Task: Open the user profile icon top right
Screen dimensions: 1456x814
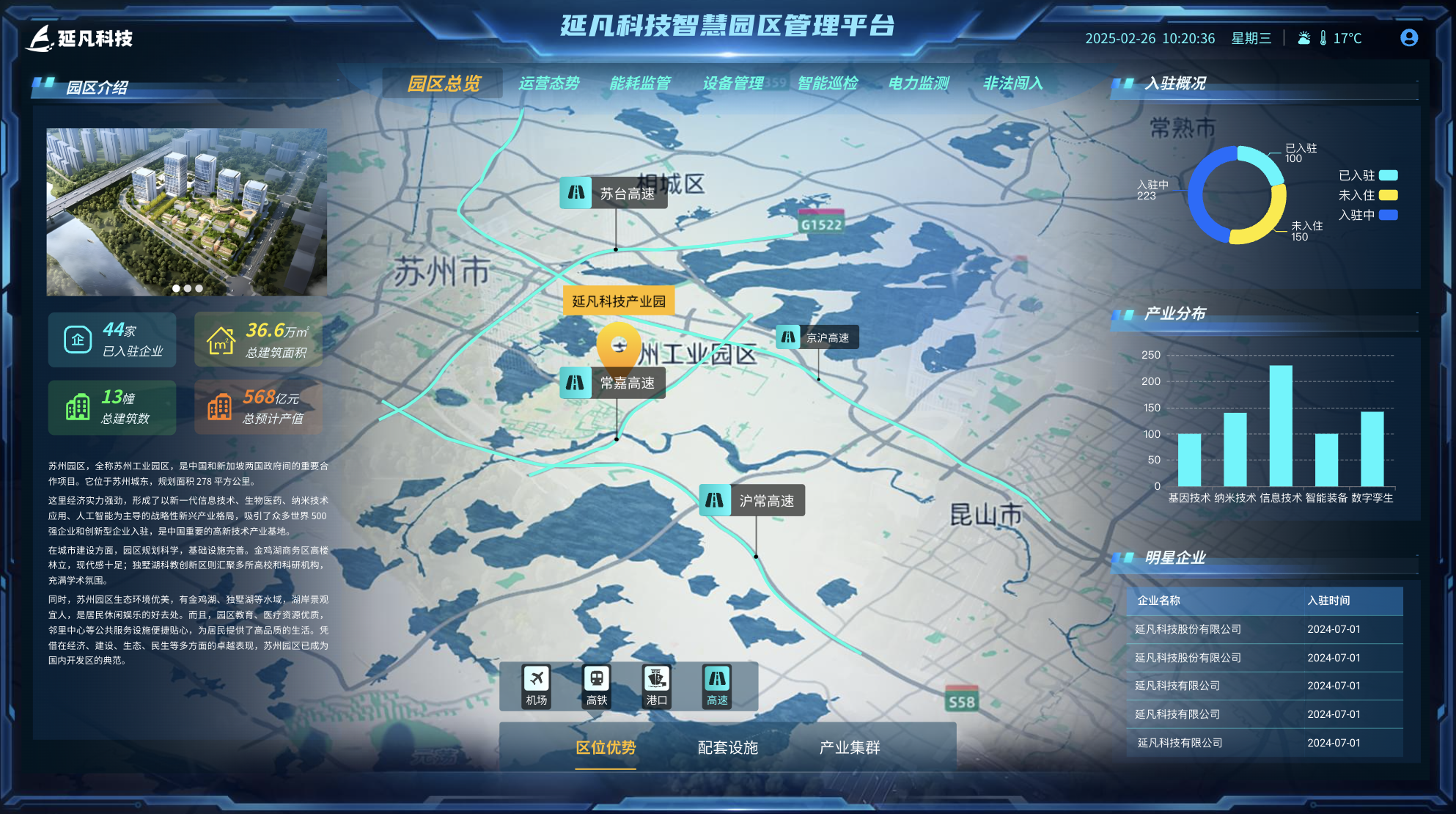Action: coord(1410,38)
